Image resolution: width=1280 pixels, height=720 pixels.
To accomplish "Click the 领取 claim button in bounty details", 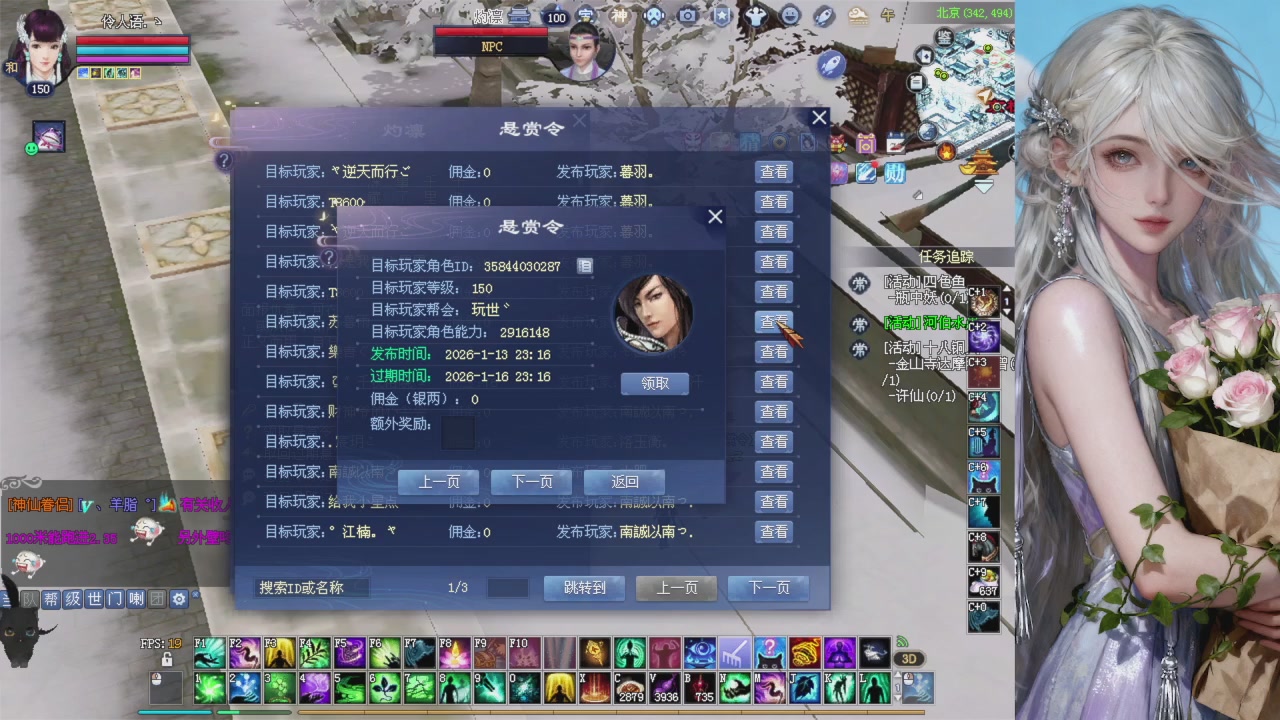I will point(654,383).
